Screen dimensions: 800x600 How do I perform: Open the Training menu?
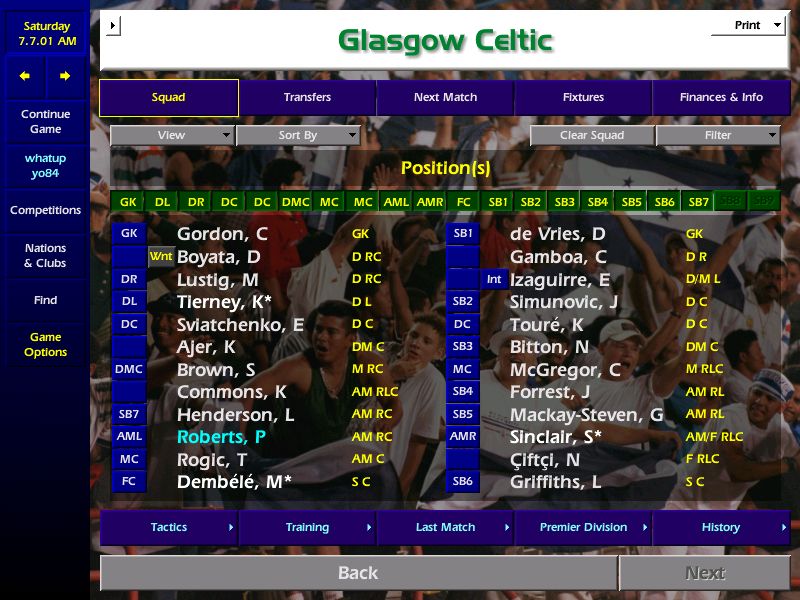point(307,527)
